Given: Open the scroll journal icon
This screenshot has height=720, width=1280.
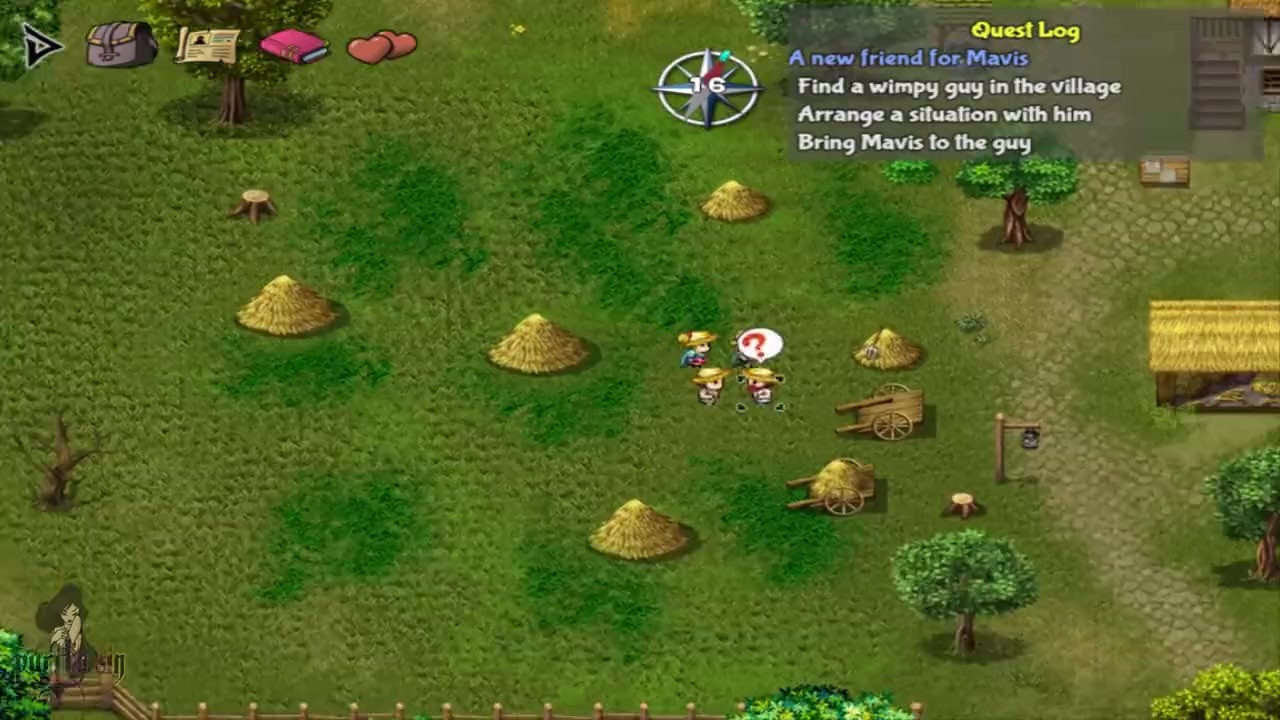Looking at the screenshot, I should click(208, 45).
